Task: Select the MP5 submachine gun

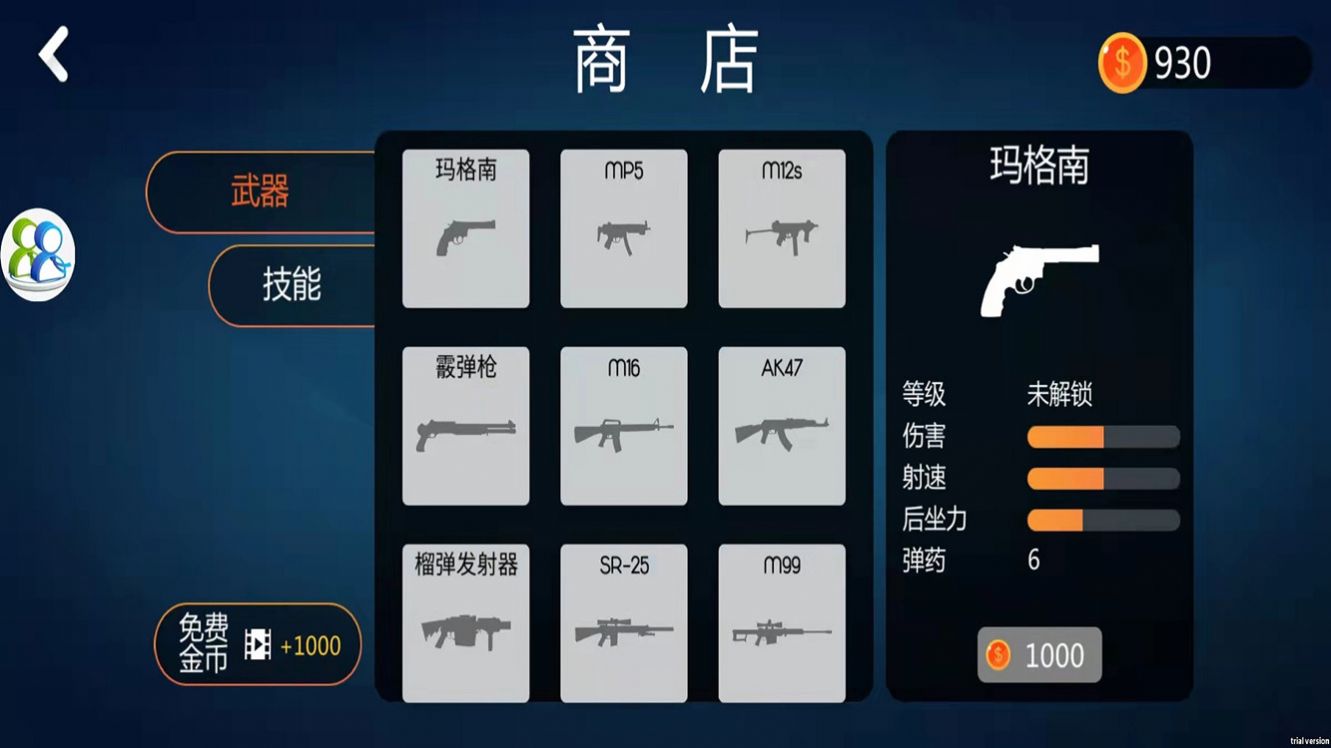Action: pos(623,228)
